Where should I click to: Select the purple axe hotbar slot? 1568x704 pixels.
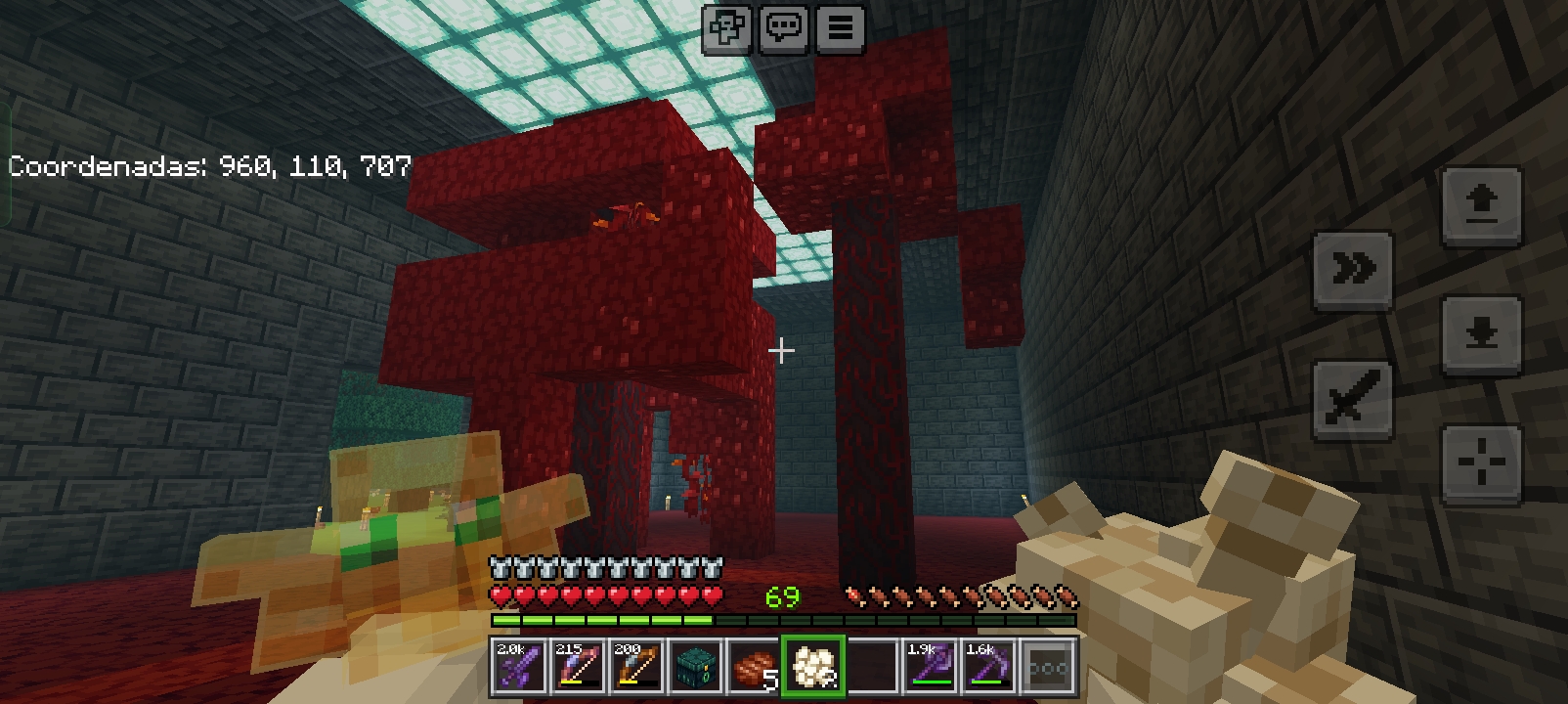click(x=930, y=667)
